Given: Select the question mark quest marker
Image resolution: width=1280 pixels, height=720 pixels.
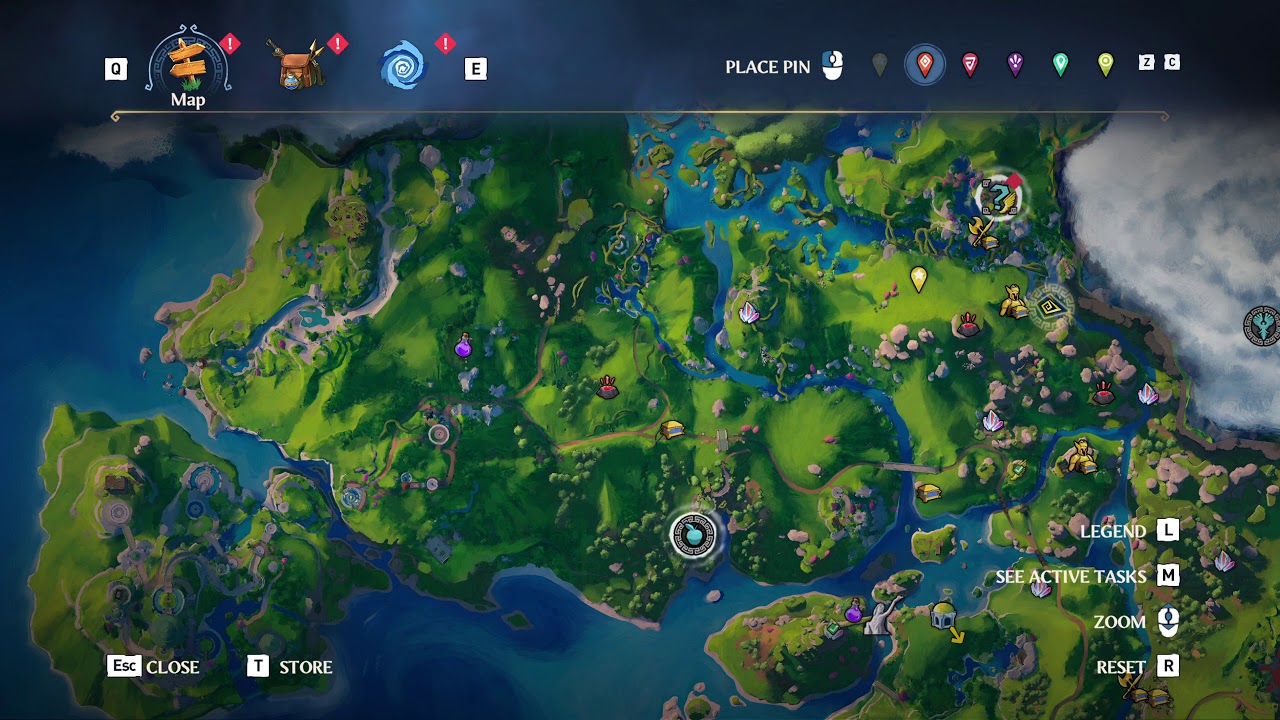Looking at the screenshot, I should tap(997, 197).
